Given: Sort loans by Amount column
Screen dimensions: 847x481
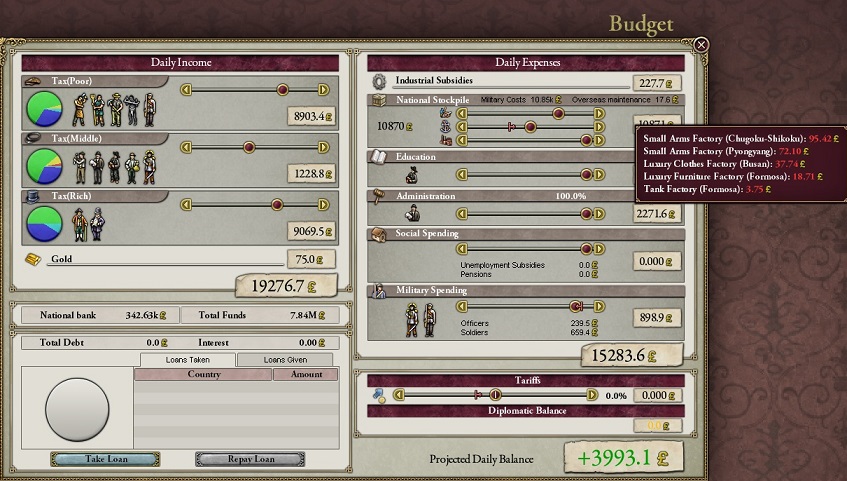Looking at the screenshot, I should point(306,374).
